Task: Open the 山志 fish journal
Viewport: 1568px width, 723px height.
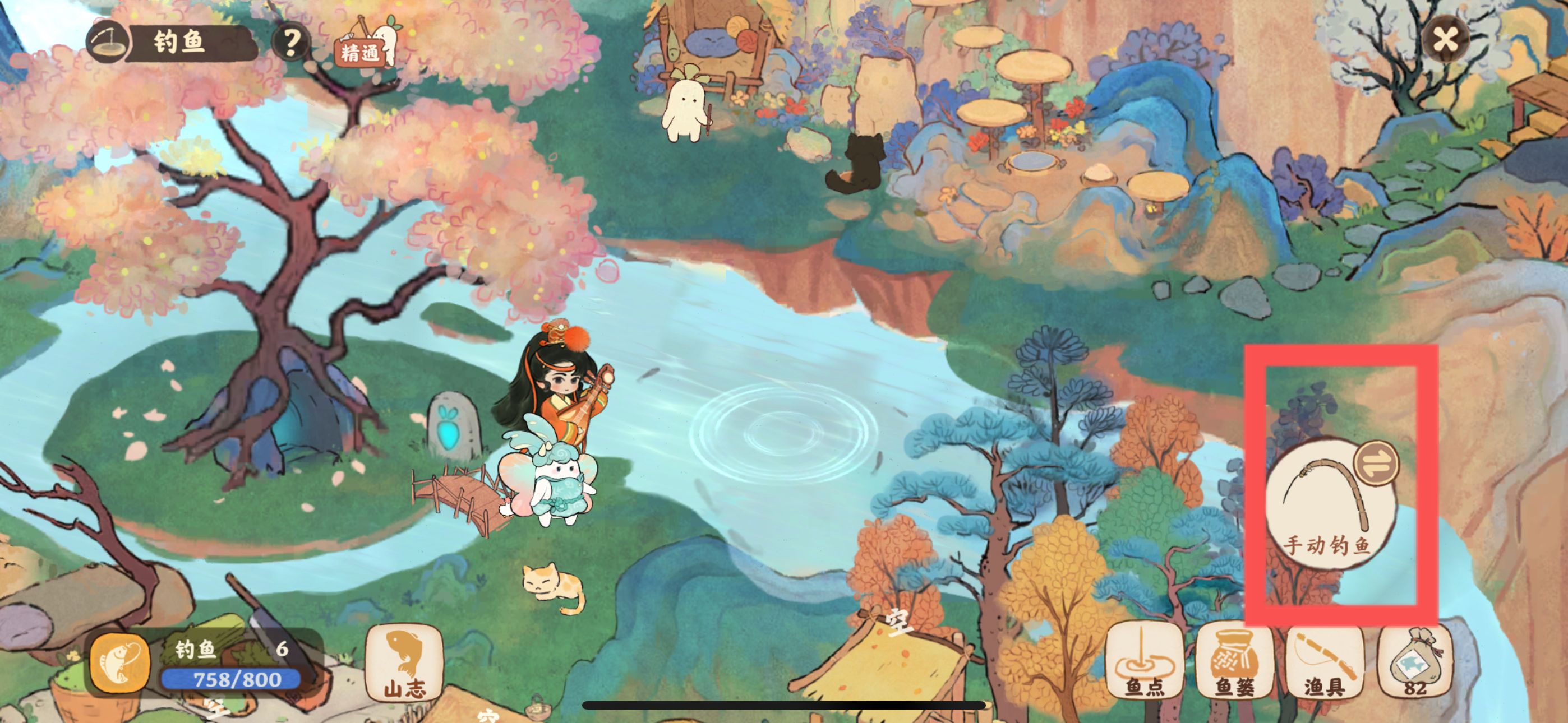Action: [x=404, y=665]
